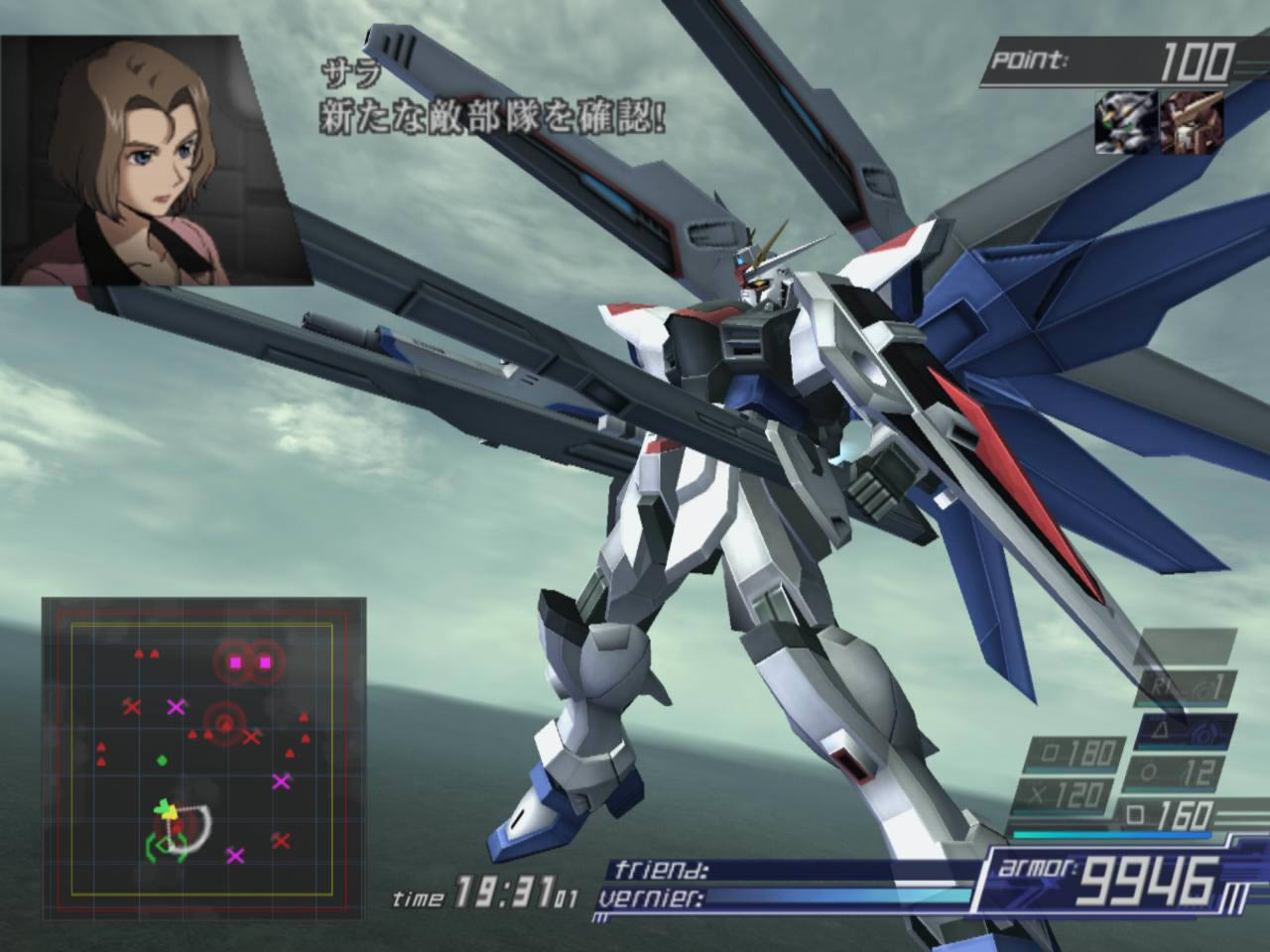The image size is (1270, 952).
Task: Select the red bullseye target on the minimap
Action: (225, 721)
